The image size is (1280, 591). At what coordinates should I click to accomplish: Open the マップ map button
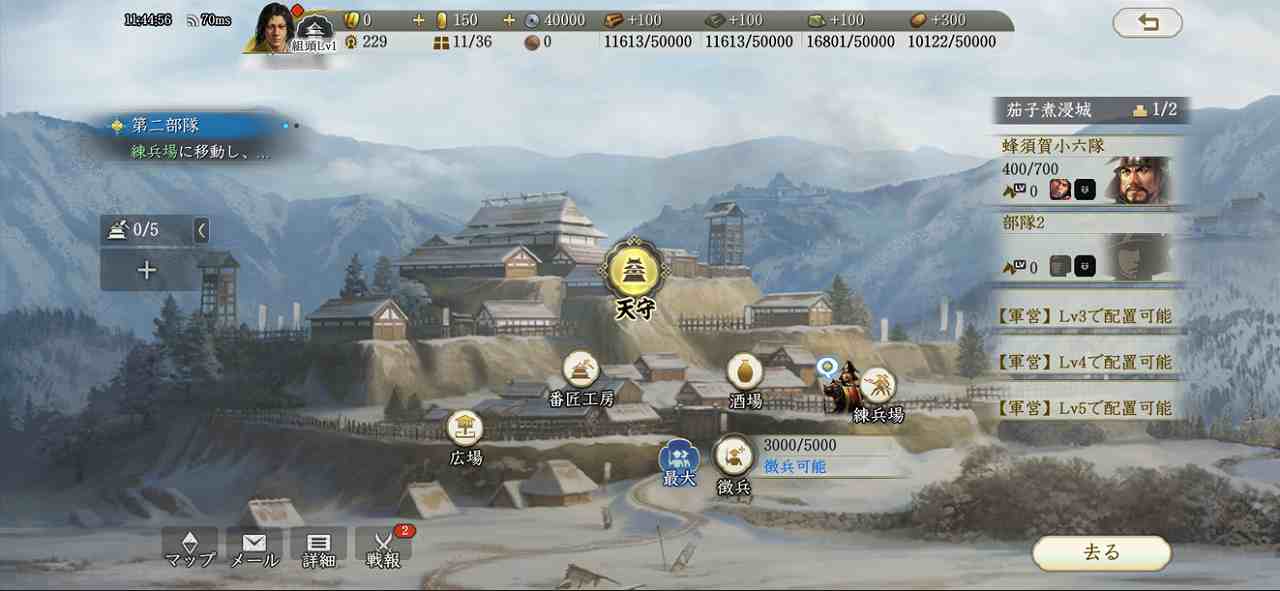190,548
